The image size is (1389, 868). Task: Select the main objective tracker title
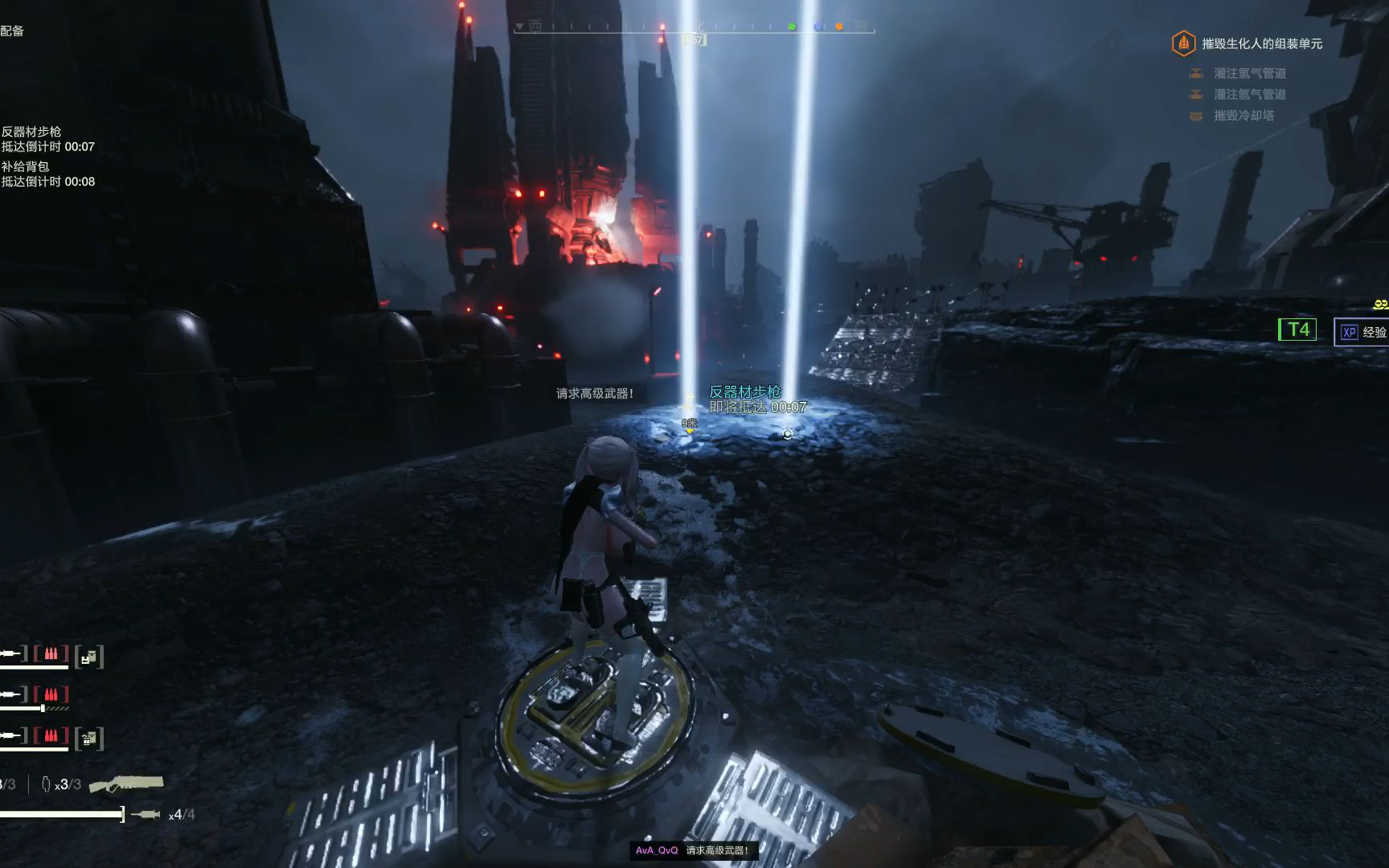(1261, 43)
